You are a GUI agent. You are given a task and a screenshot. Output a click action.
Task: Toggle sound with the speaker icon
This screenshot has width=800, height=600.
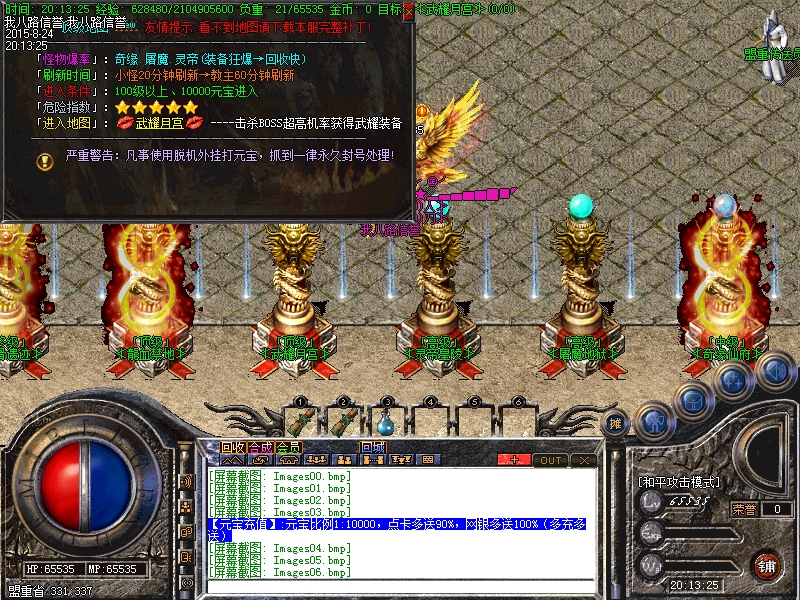click(x=773, y=371)
